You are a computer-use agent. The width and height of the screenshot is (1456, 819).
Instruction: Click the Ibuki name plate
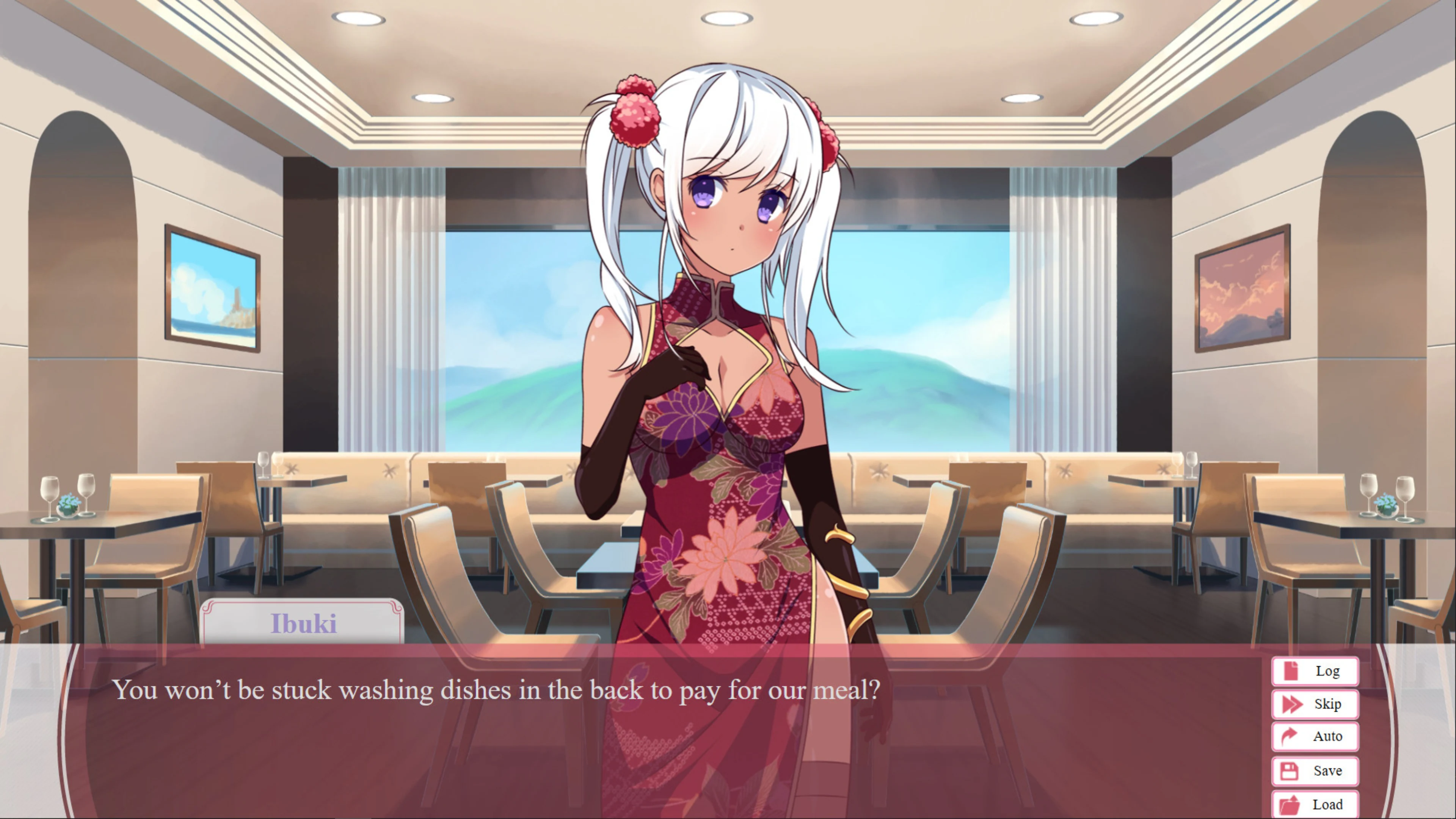[303, 623]
